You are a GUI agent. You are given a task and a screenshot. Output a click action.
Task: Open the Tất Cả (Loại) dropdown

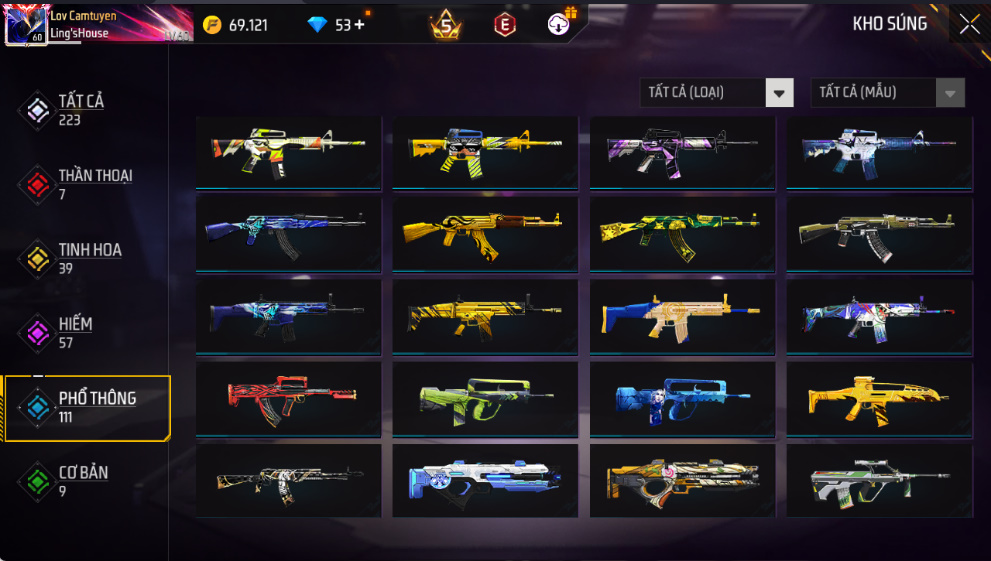(x=716, y=93)
